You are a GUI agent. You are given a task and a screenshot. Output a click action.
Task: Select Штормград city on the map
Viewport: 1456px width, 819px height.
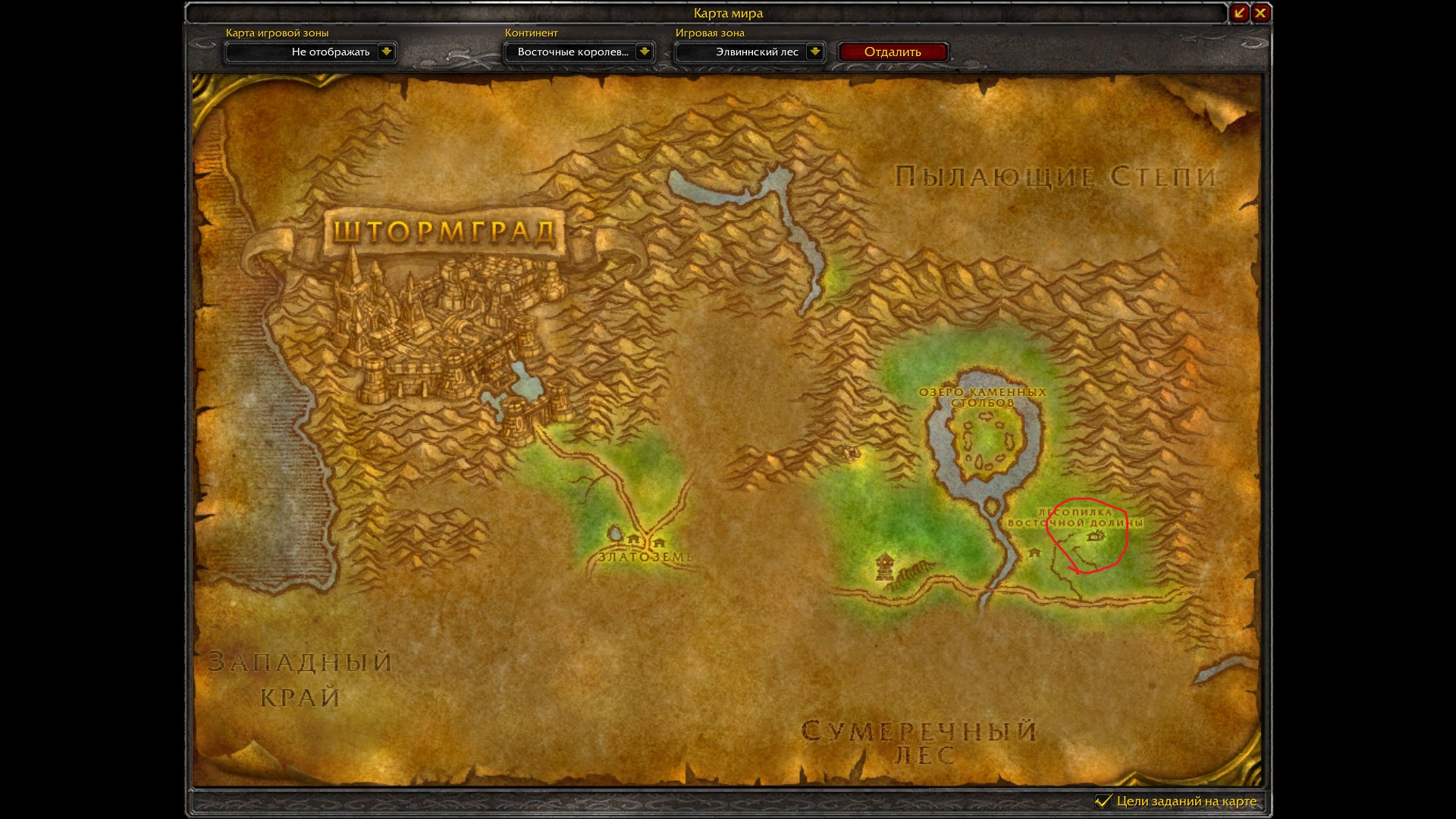tap(444, 231)
